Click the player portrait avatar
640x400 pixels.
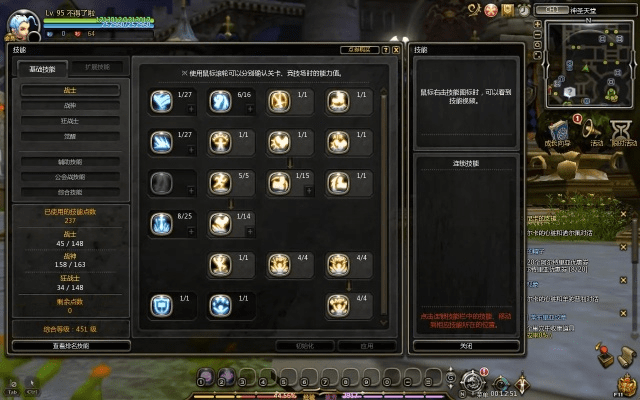[22, 24]
